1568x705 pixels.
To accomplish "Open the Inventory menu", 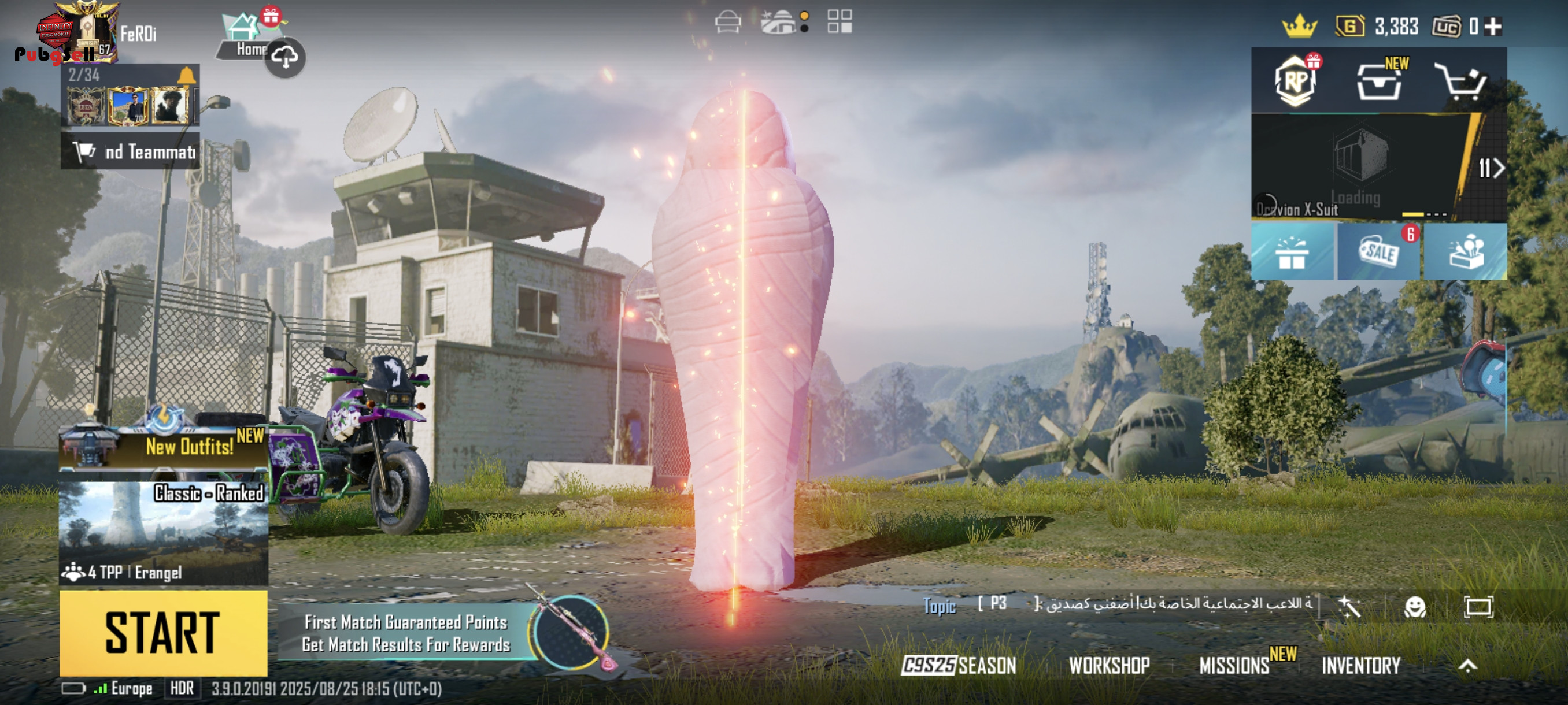I will click(1361, 666).
